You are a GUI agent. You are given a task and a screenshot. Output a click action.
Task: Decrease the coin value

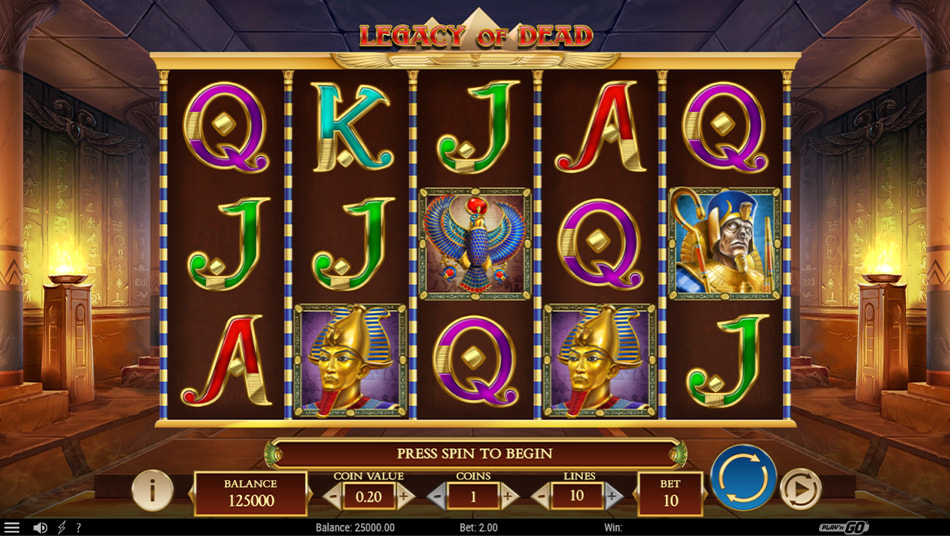331,495
